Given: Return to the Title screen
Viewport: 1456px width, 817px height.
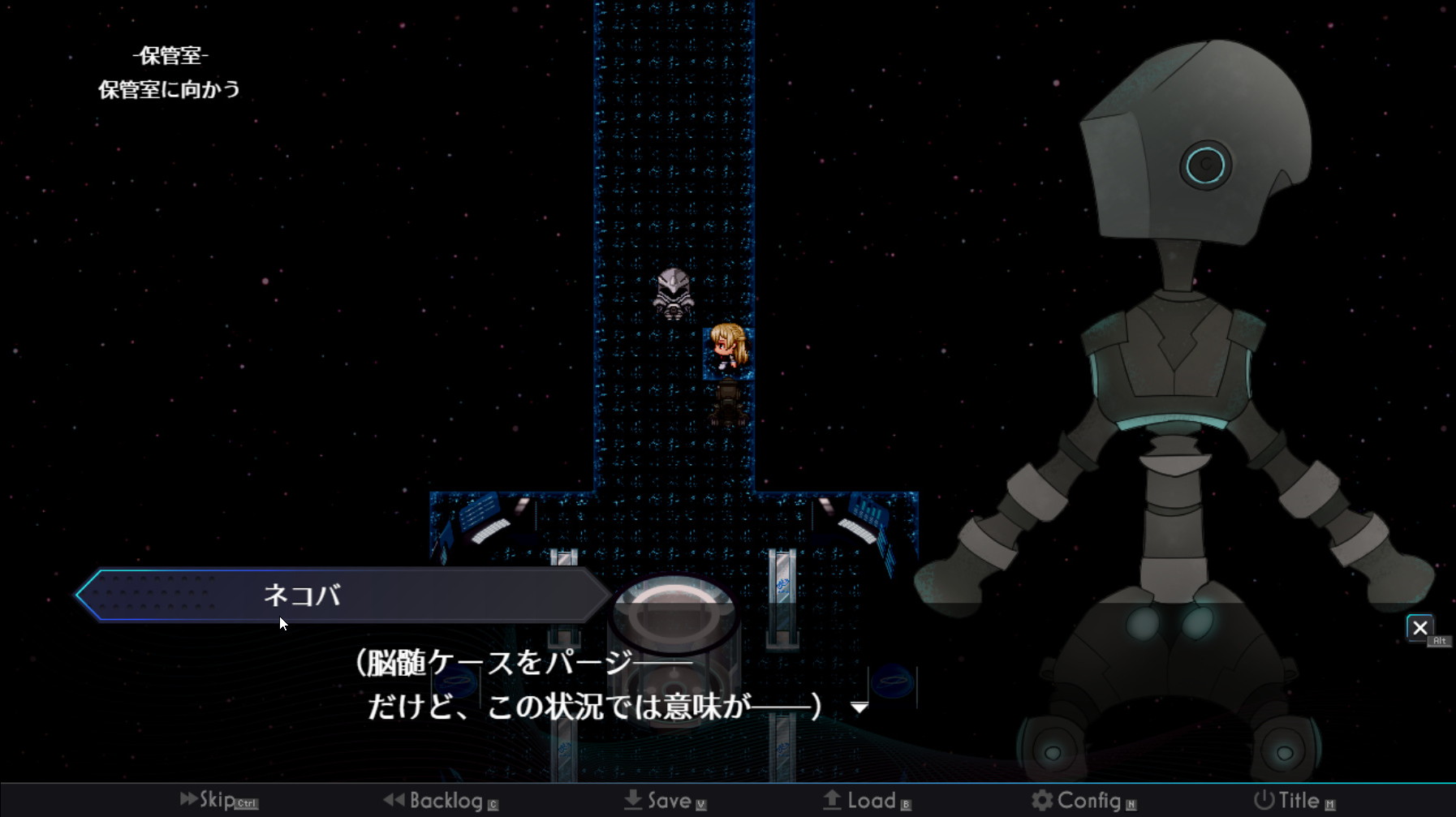Looking at the screenshot, I should [x=1292, y=801].
